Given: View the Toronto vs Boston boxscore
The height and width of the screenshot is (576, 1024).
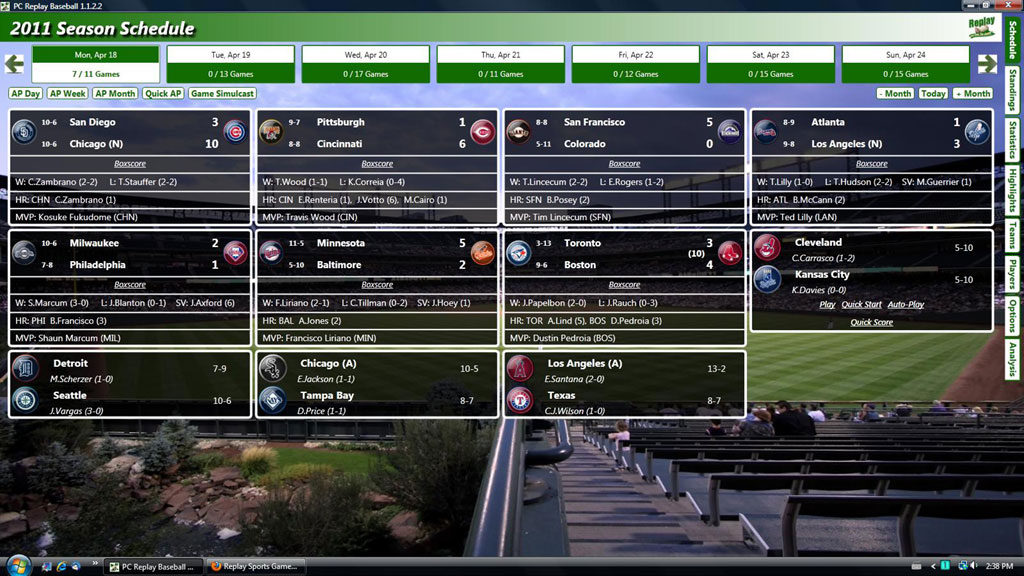Looking at the screenshot, I should 624,284.
